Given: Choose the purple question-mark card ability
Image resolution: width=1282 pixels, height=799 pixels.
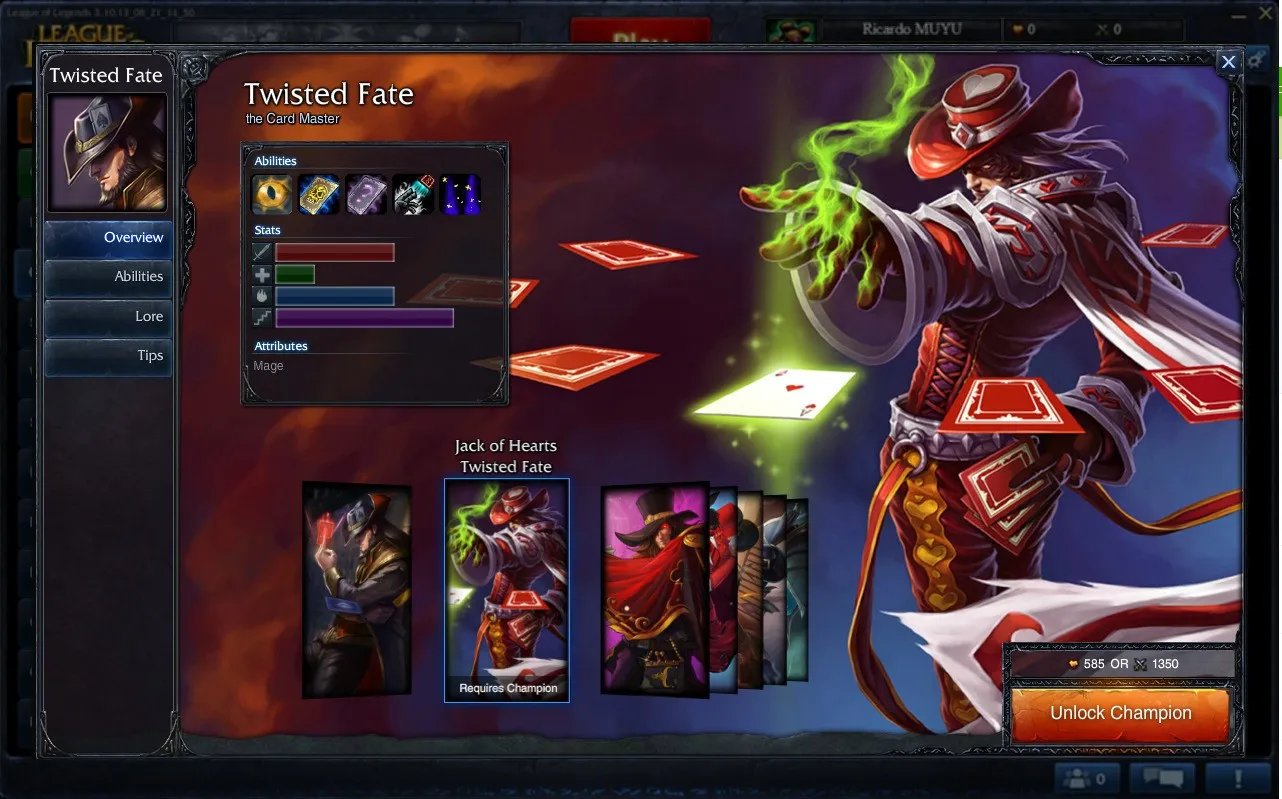Looking at the screenshot, I should coord(366,194).
